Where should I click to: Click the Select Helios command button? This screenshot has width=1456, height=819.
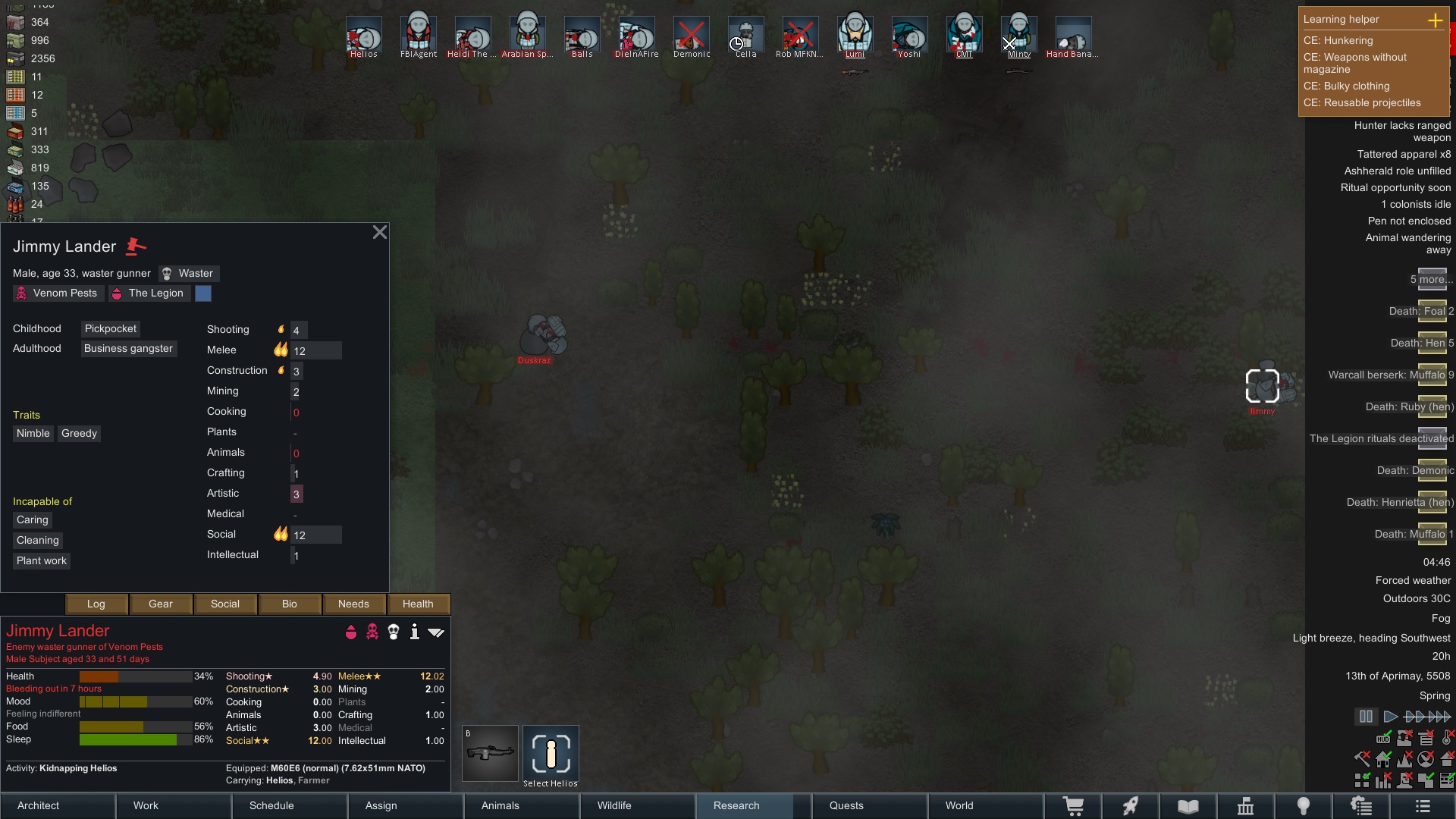[551, 755]
